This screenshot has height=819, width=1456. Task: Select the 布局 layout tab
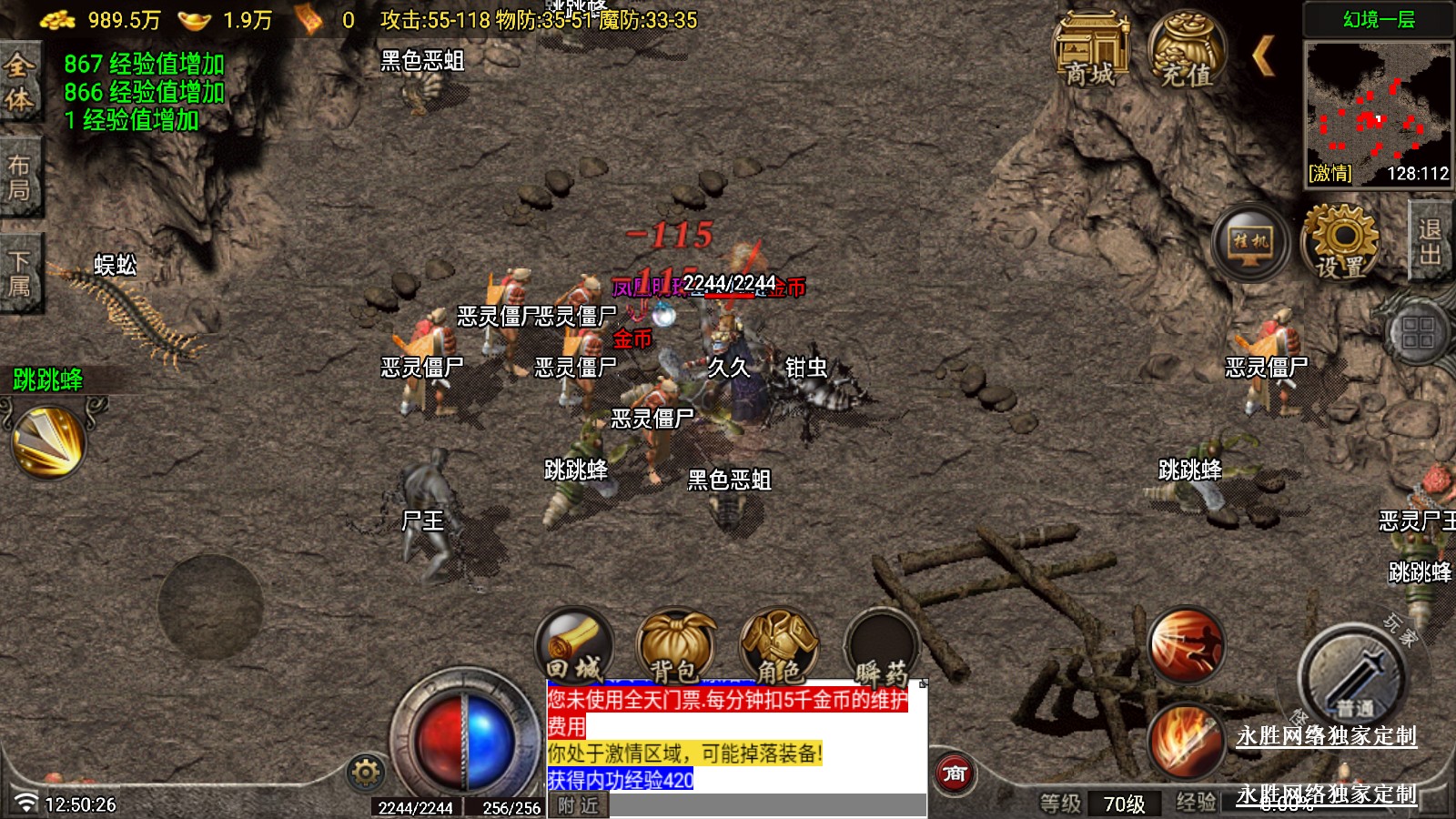pyautogui.click(x=19, y=177)
